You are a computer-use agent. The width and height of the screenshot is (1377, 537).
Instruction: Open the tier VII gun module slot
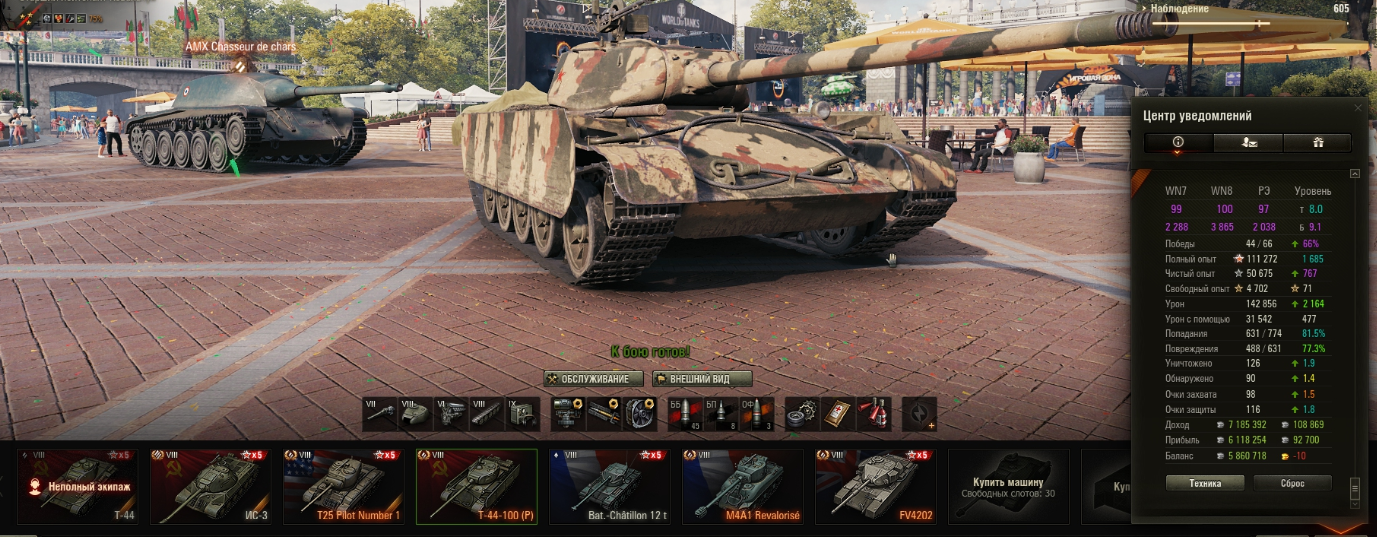380,414
